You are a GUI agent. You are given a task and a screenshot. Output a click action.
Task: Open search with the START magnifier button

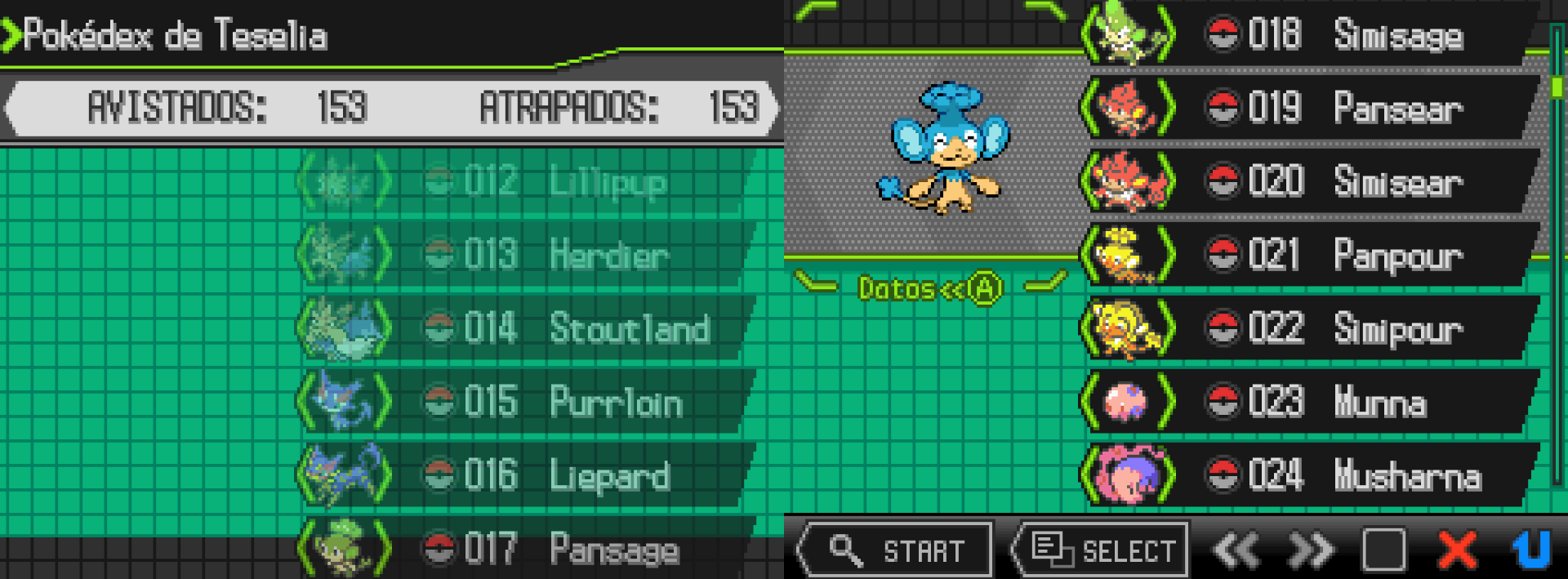(895, 550)
